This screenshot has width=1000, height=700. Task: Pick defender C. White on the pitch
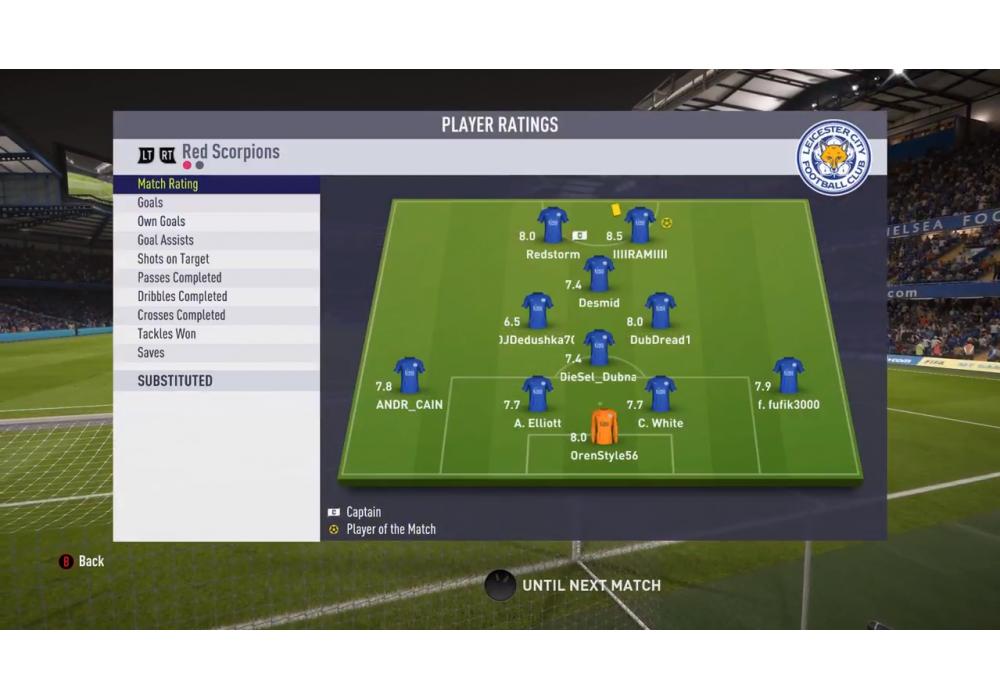[x=660, y=394]
